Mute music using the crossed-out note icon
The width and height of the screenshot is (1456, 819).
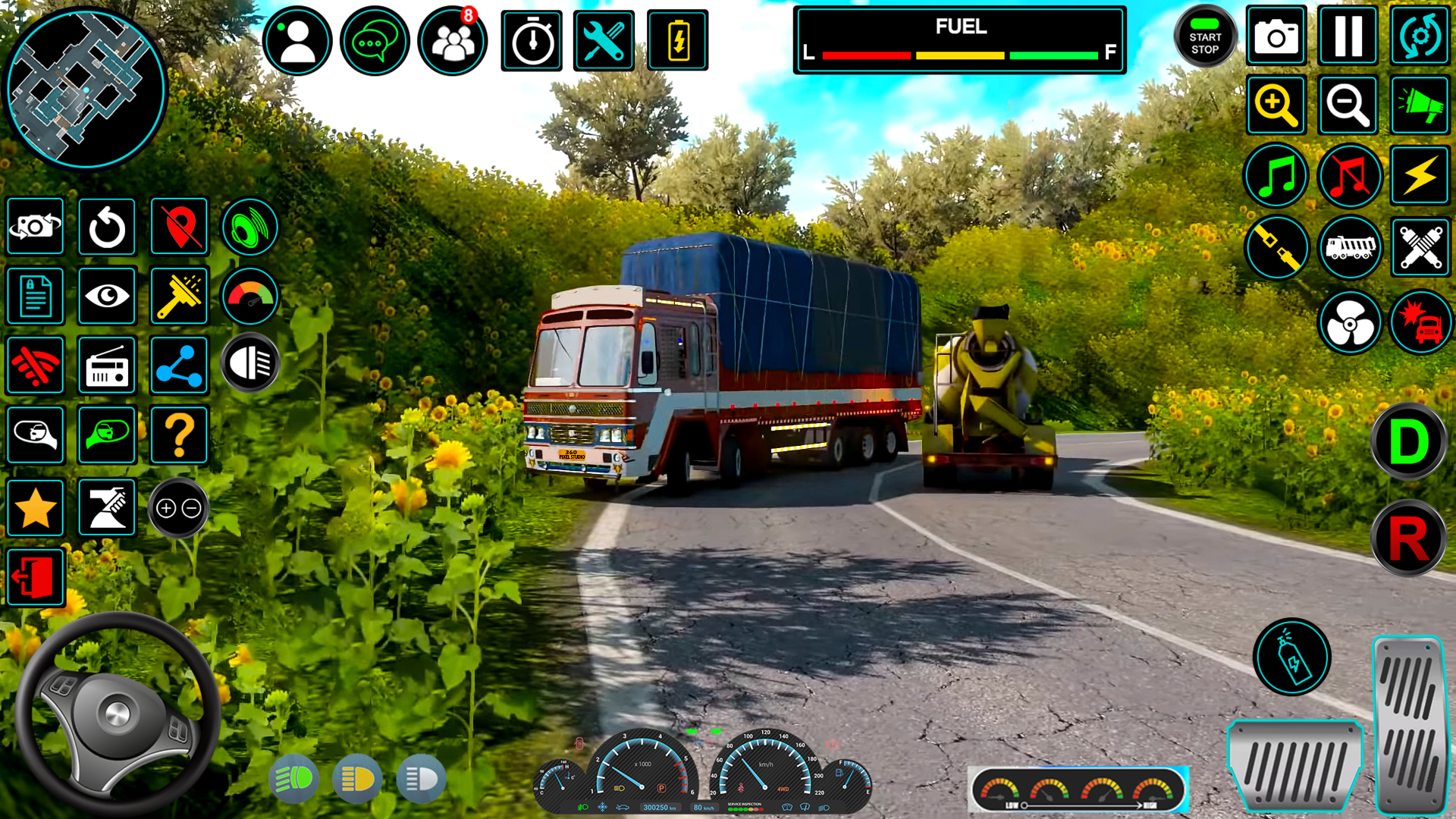pos(1350,176)
